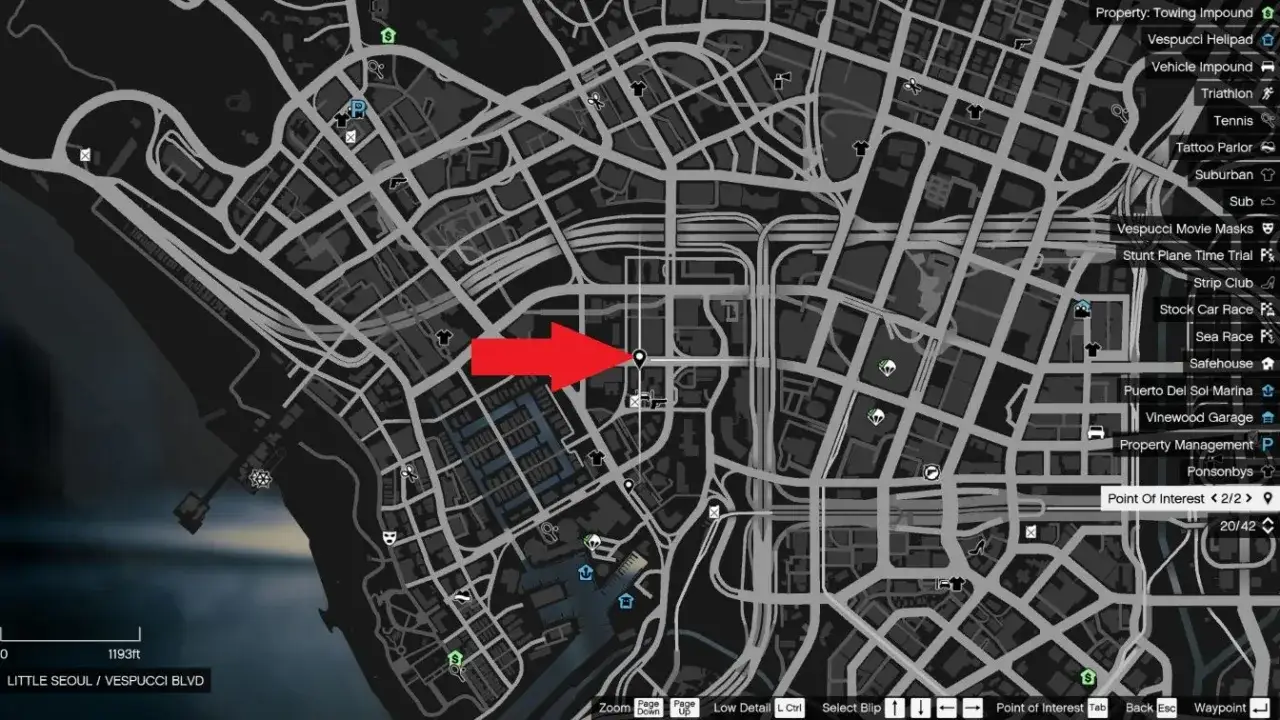Screen dimensions: 1280x720
Task: Select the Tennis racket legend icon
Action: (1267, 120)
